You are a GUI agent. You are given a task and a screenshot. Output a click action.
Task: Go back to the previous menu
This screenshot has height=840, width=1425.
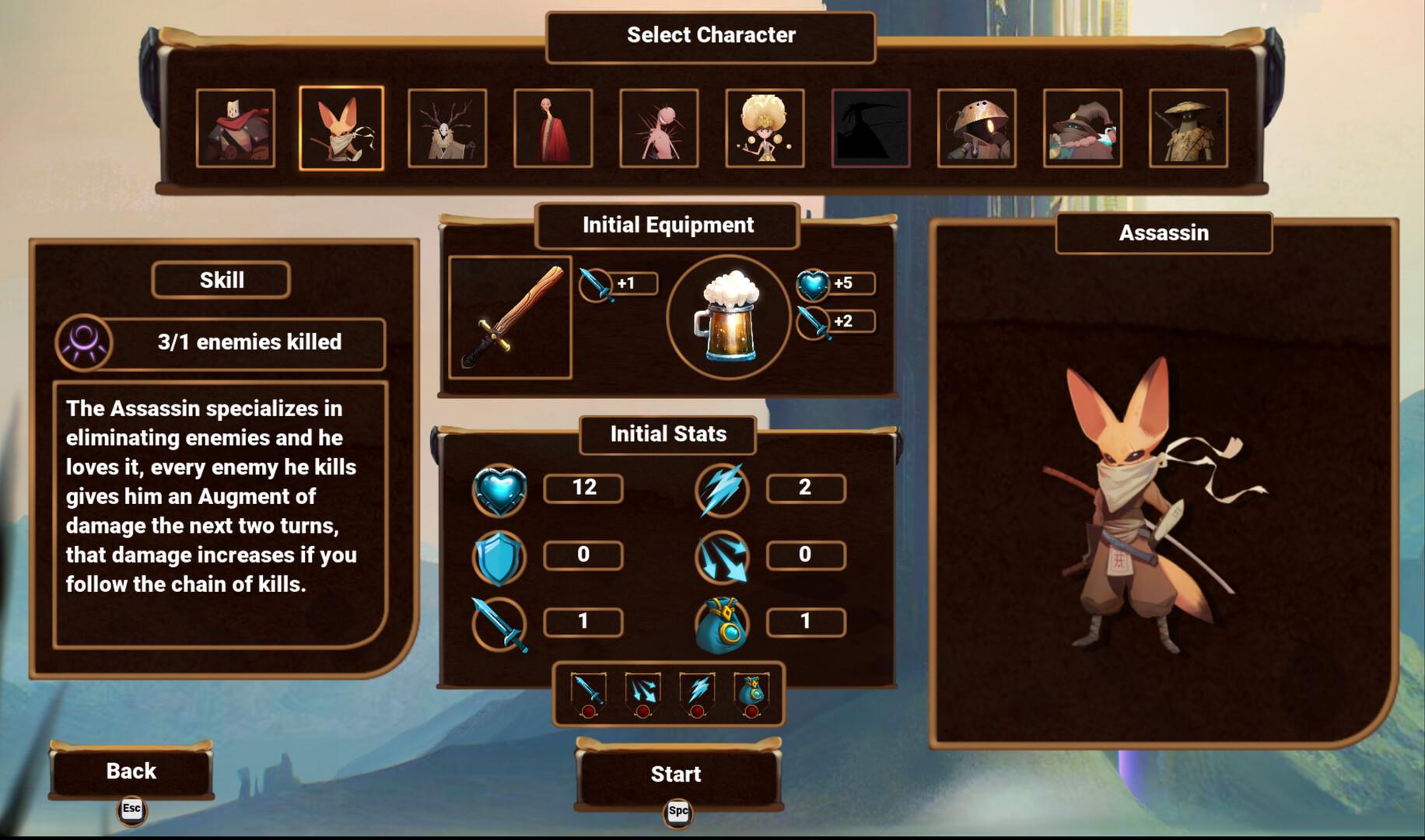[x=131, y=771]
